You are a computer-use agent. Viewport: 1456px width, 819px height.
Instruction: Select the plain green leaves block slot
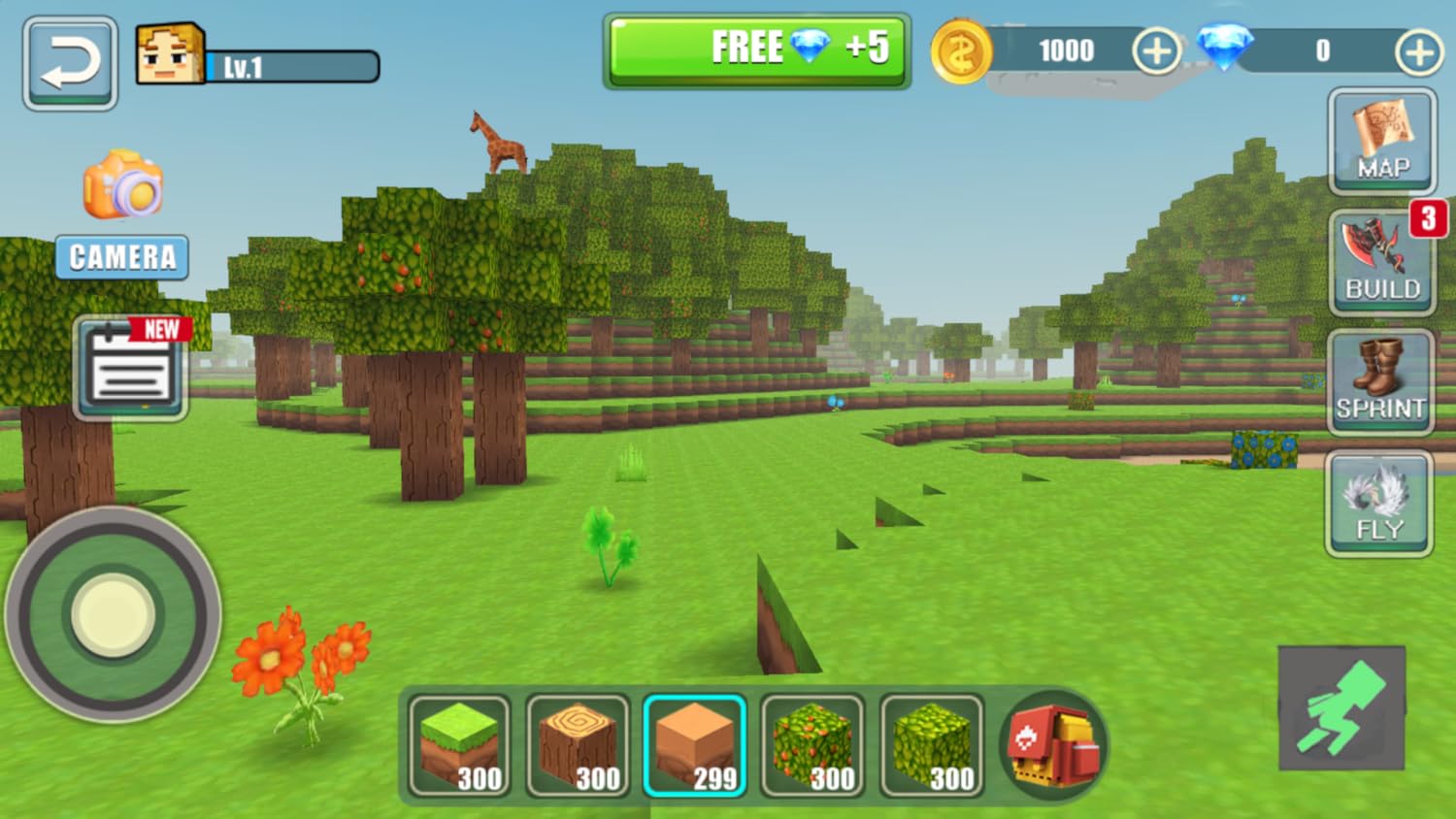coord(931,745)
